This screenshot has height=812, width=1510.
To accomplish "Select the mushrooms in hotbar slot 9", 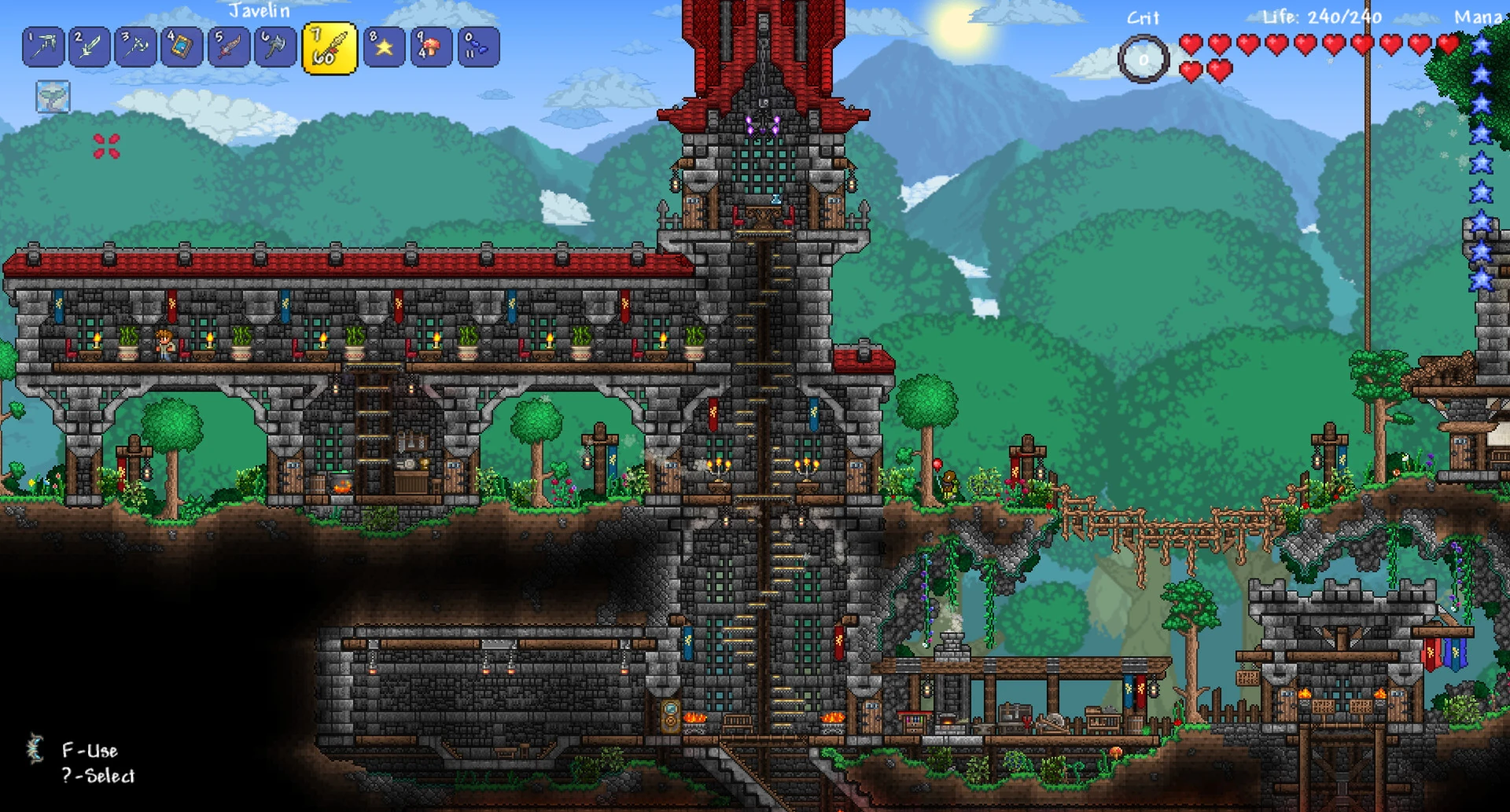I will point(432,47).
